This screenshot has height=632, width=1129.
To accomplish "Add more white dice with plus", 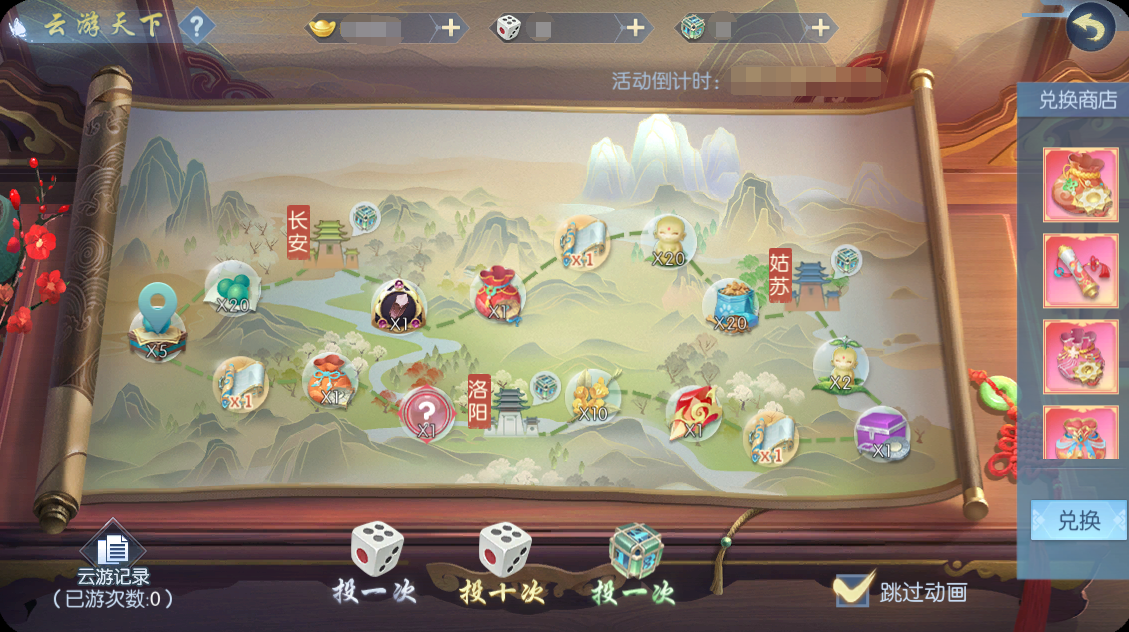I will point(635,28).
